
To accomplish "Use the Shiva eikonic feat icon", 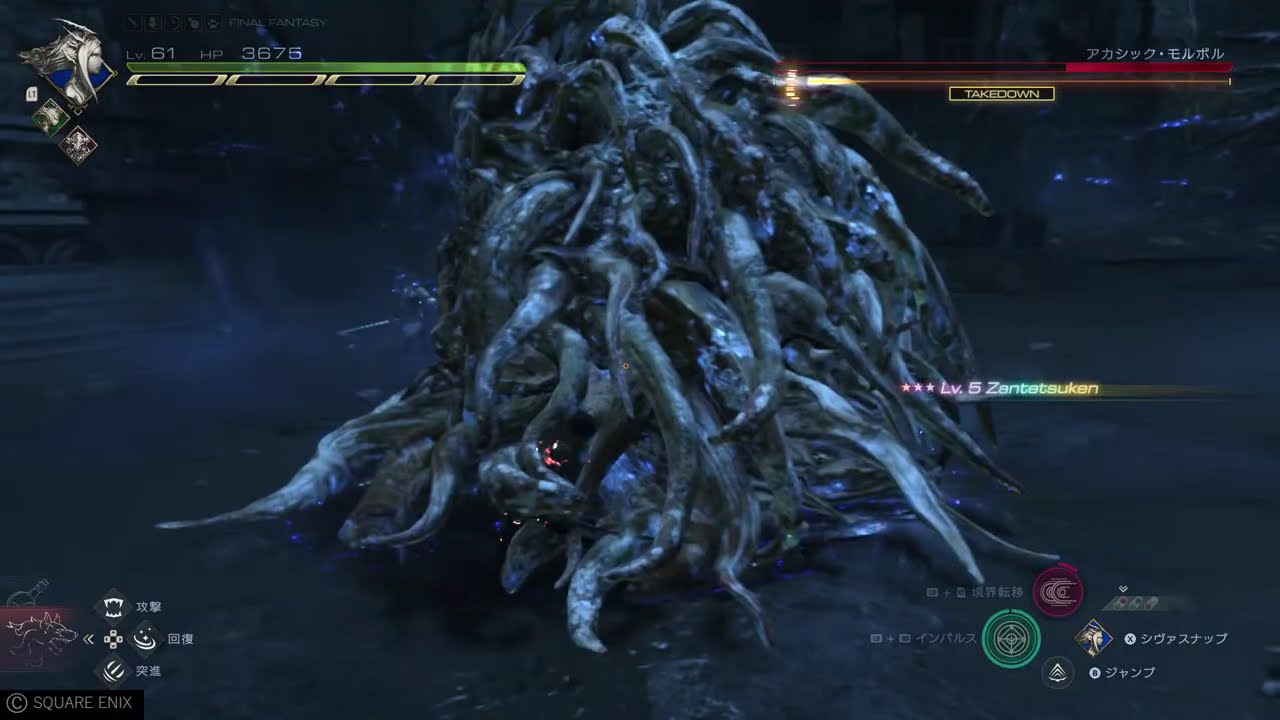I will tap(1094, 638).
